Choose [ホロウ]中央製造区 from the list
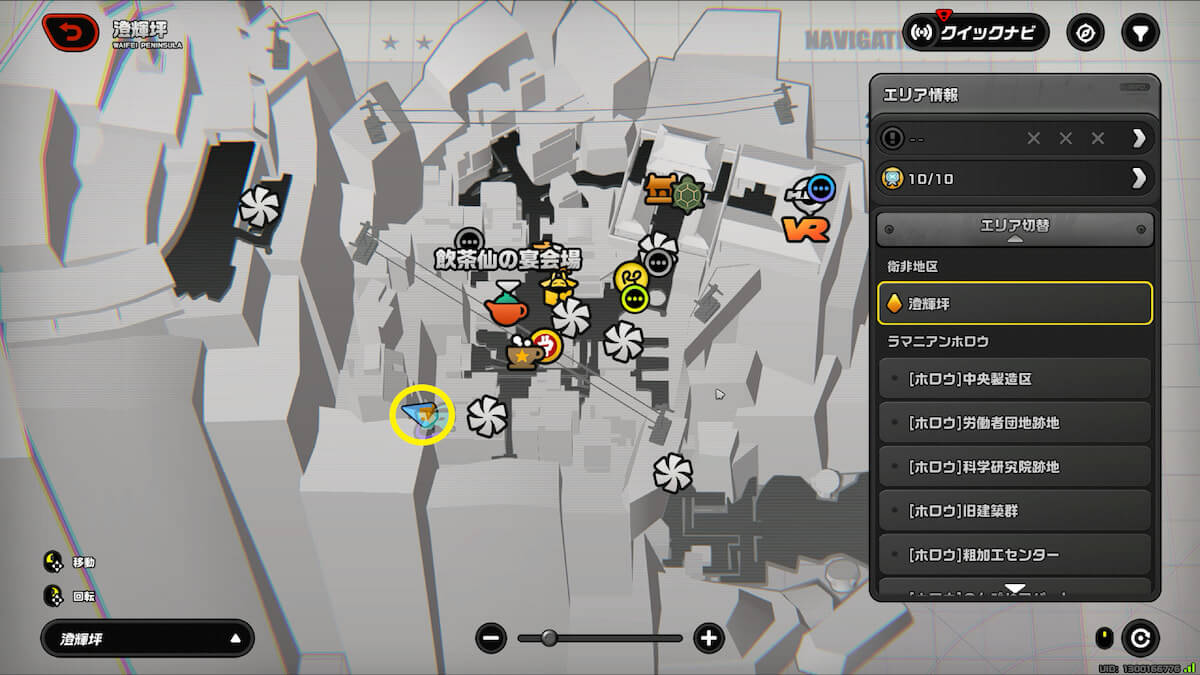Viewport: 1200px width, 675px height. pyautogui.click(x=1015, y=379)
